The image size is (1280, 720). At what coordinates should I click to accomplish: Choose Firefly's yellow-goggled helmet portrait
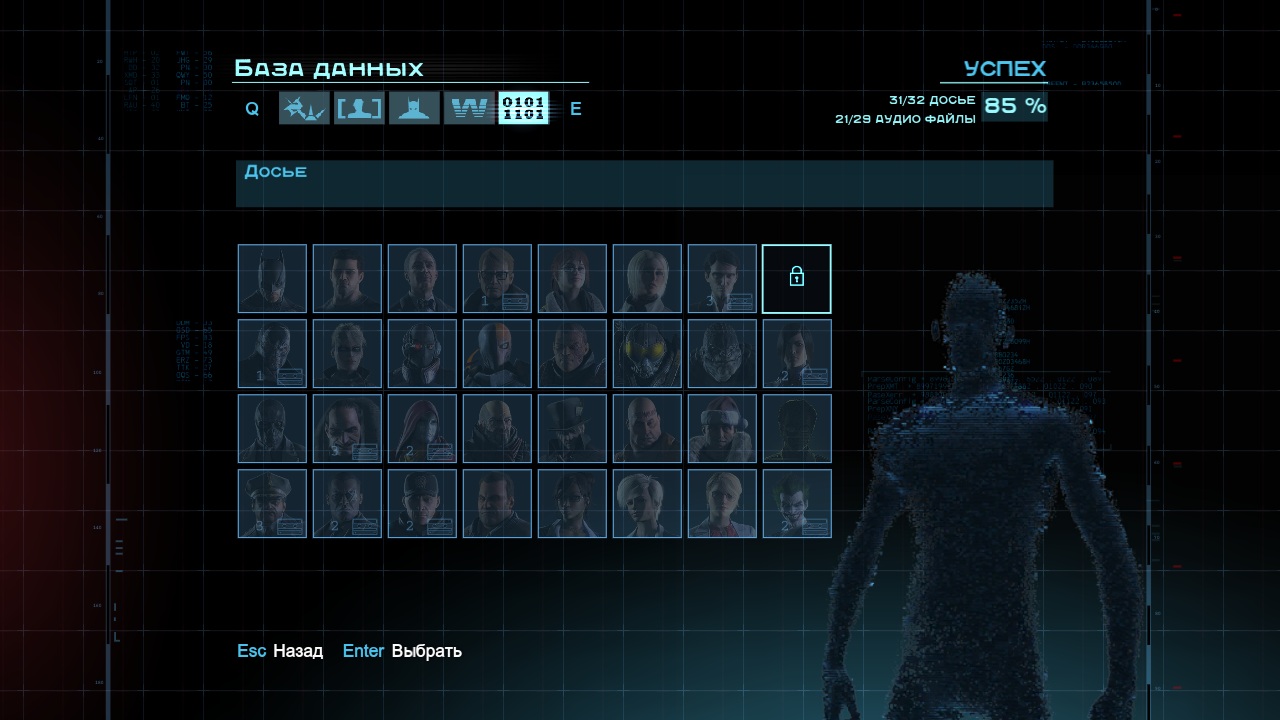[x=647, y=354]
